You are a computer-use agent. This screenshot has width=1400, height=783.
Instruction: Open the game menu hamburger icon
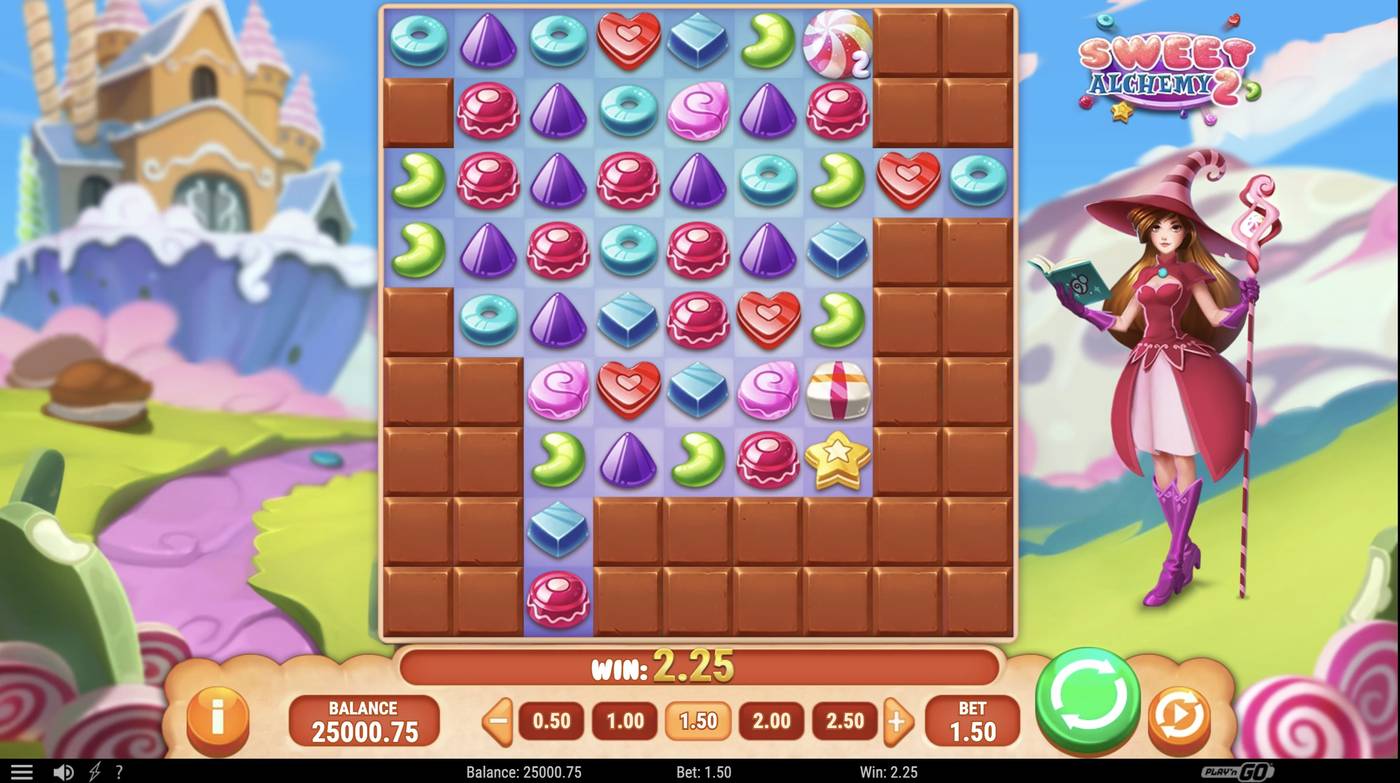(x=23, y=772)
